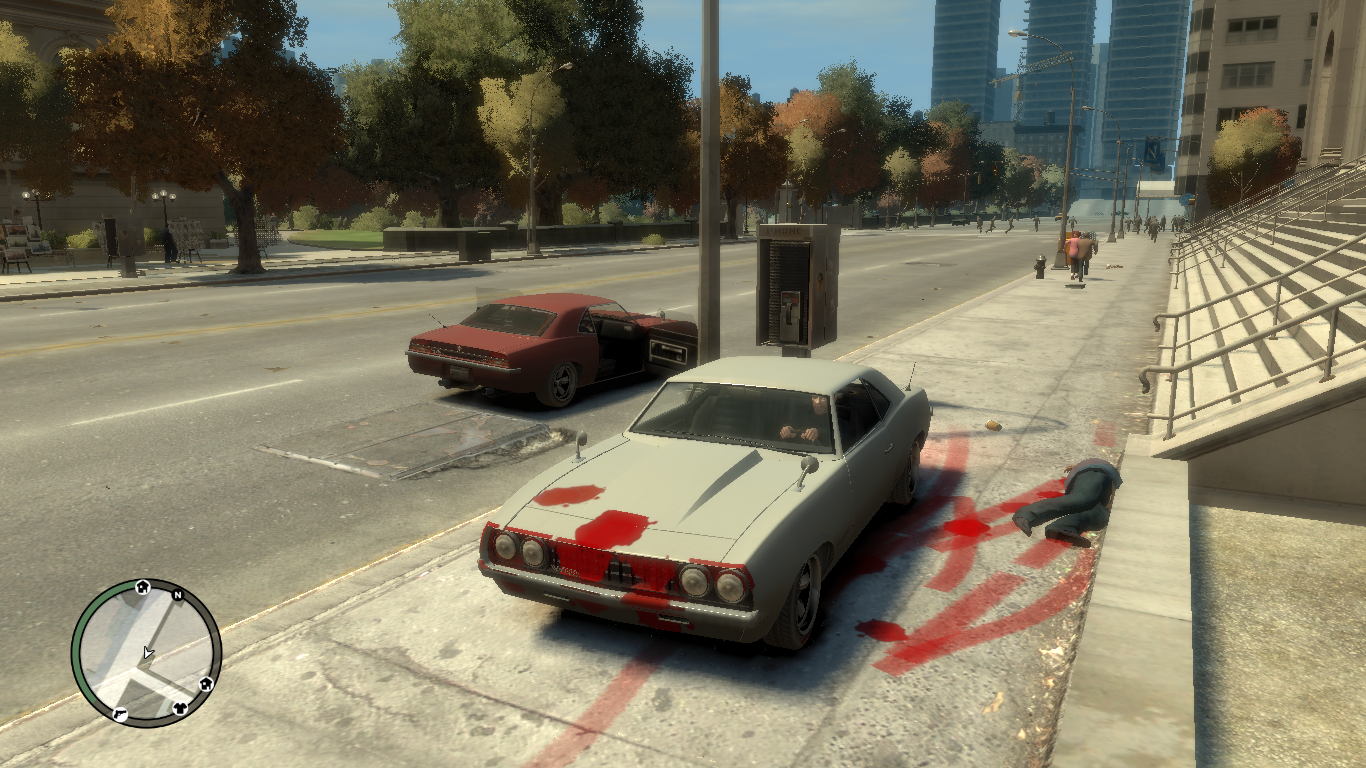The height and width of the screenshot is (768, 1366).
Task: Select the gun shop blip on the radar
Action: point(120,714)
